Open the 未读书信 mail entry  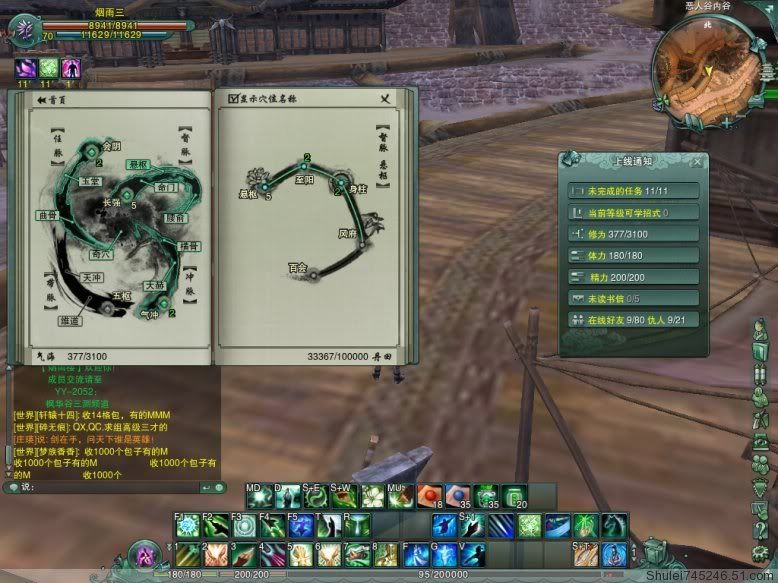click(632, 298)
